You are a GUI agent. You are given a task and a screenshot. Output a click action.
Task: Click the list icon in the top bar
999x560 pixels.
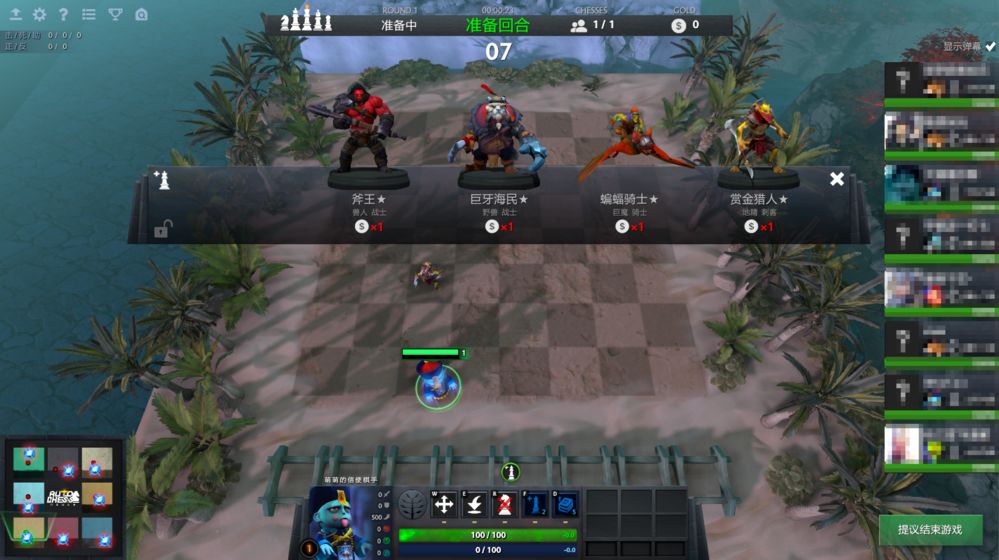(89, 15)
